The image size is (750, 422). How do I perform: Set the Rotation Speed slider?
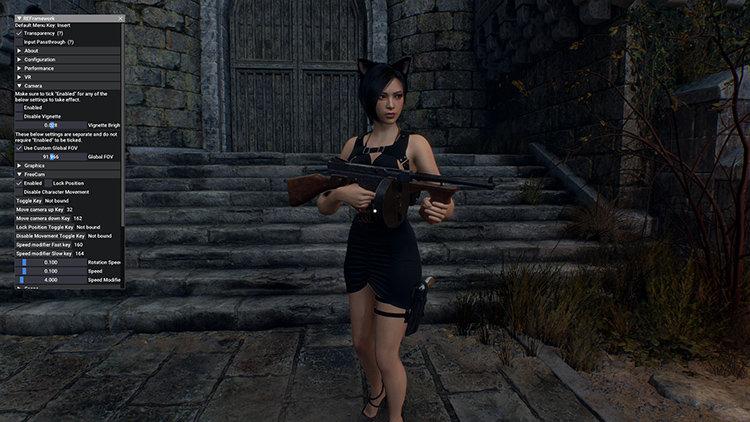50,262
